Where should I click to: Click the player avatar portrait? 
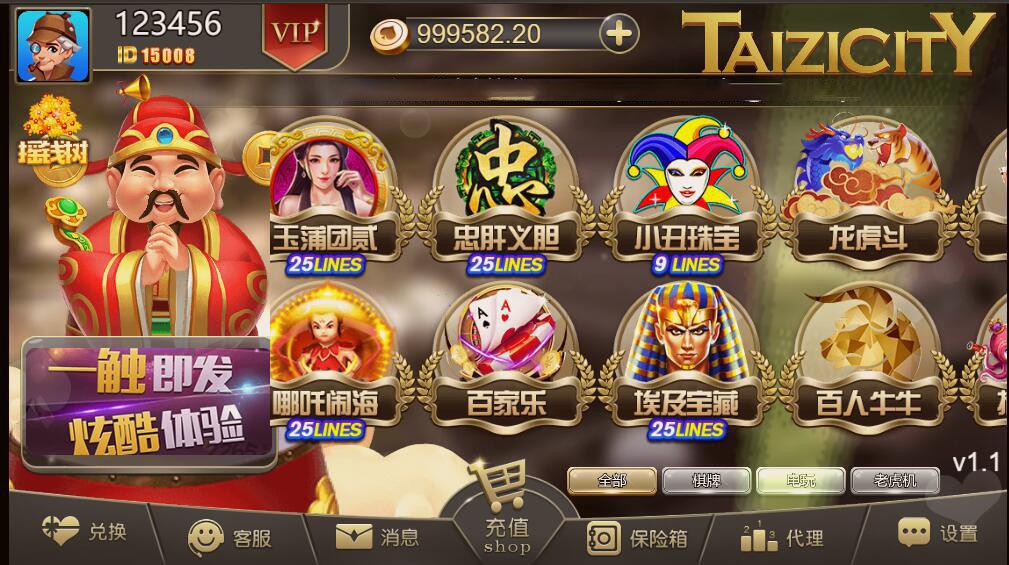point(53,45)
